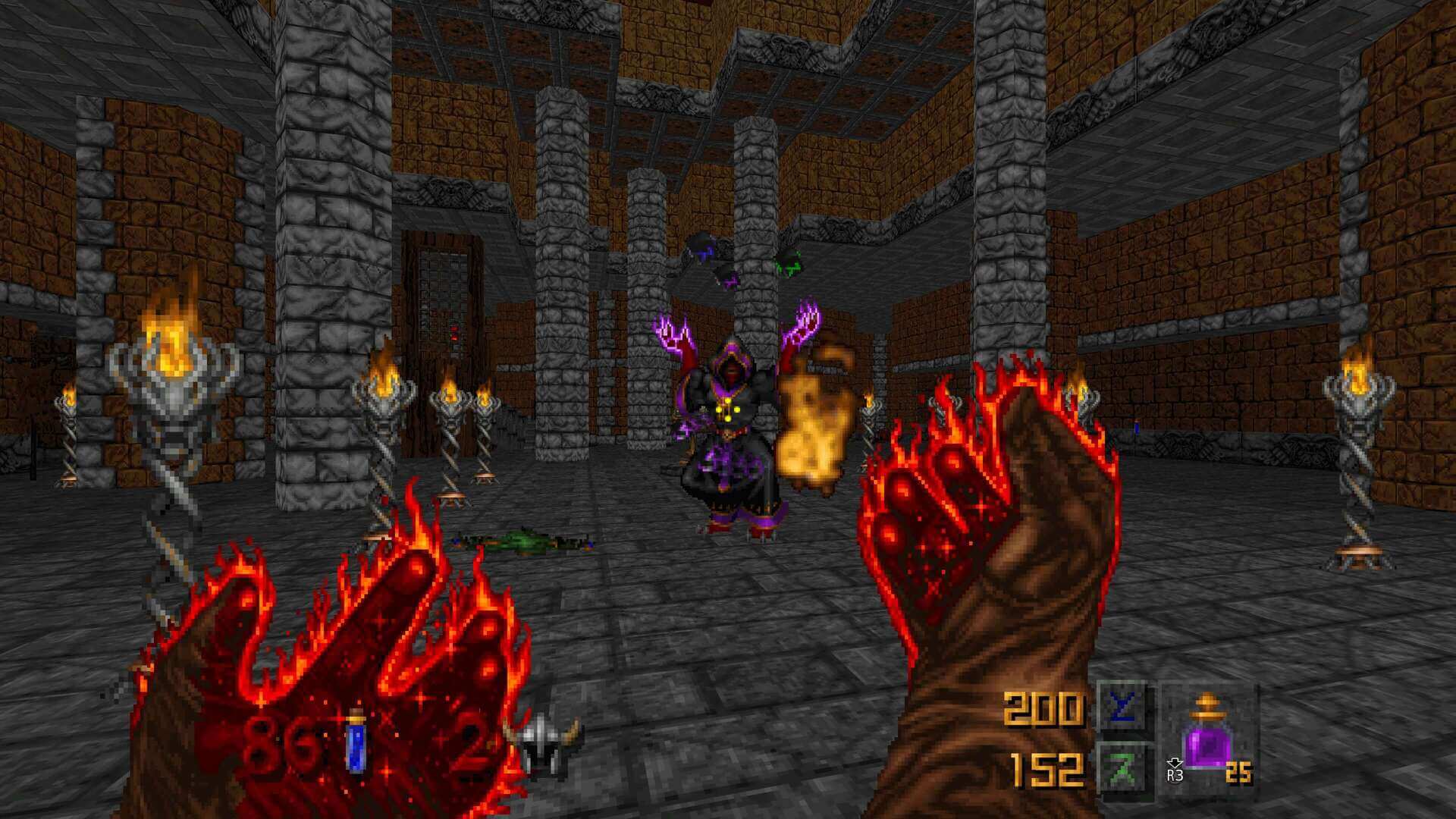
Task: Click the health value reading 200
Action: point(1046,709)
